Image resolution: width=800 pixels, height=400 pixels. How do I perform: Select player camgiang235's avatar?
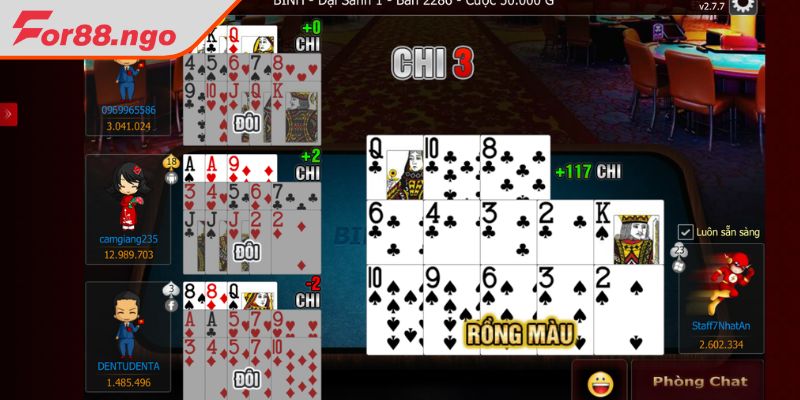pyautogui.click(x=127, y=197)
